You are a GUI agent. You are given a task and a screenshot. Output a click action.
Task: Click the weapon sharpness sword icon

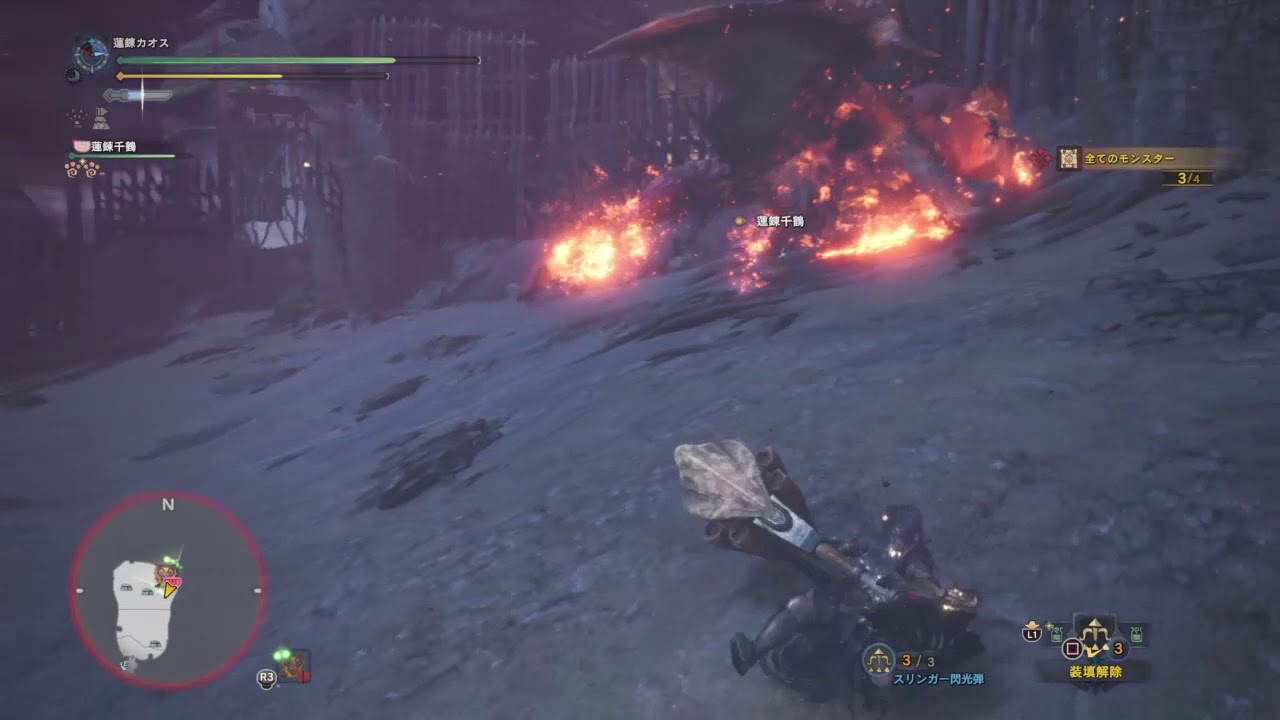[x=136, y=95]
